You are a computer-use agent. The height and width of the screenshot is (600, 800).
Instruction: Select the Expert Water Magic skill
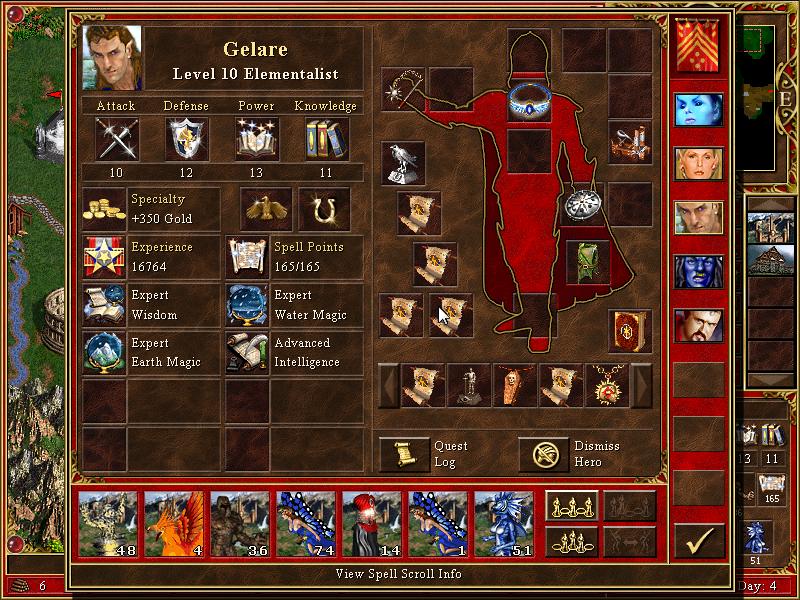[x=249, y=305]
